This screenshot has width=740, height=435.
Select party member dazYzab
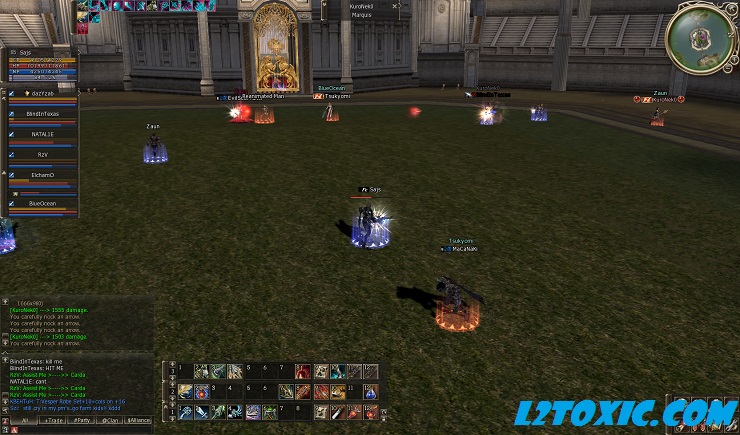(x=40, y=93)
